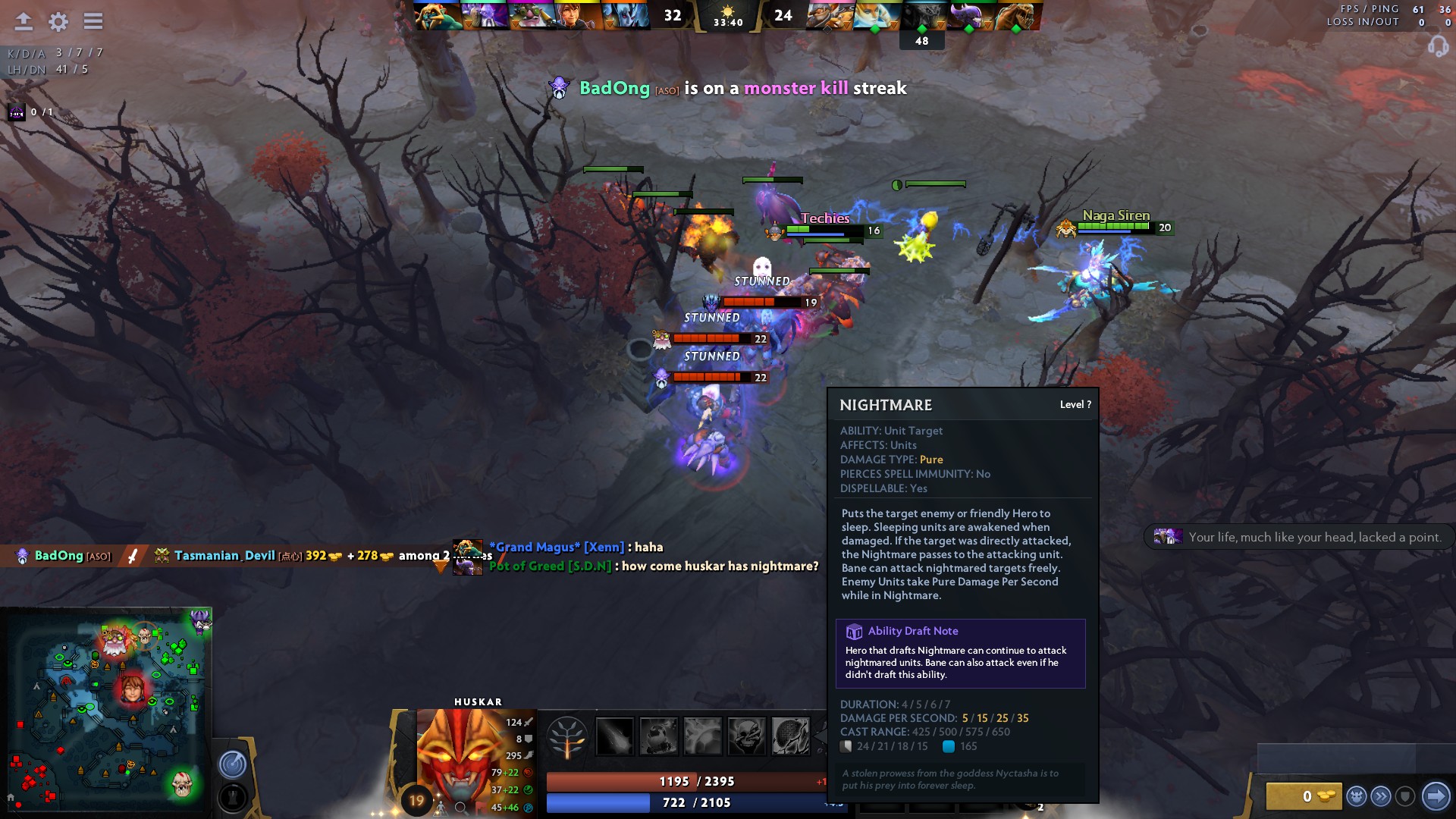The height and width of the screenshot is (819, 1456).
Task: Open the shop with the gold coin button
Action: [1306, 797]
